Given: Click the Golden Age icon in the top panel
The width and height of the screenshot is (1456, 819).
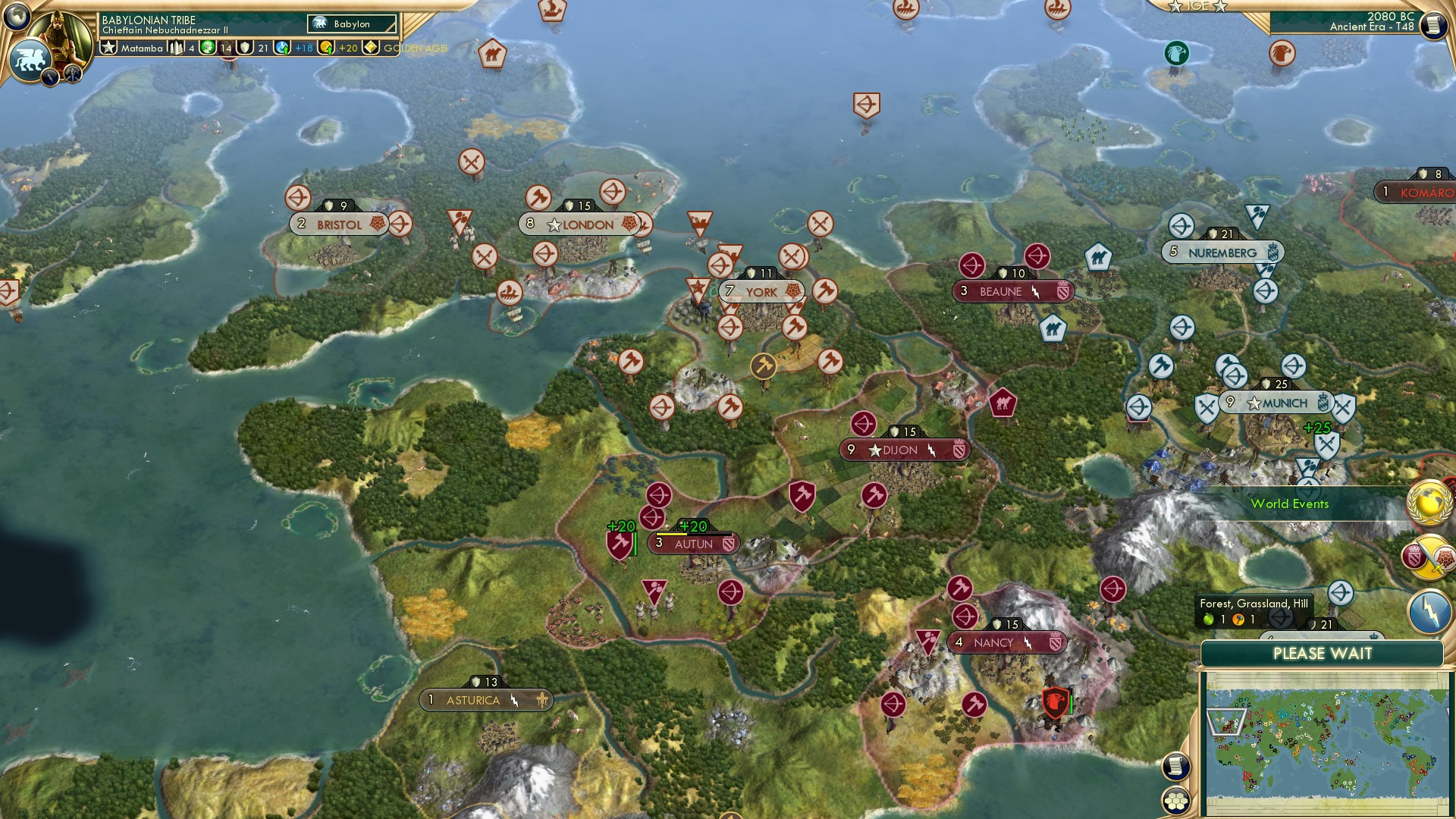Looking at the screenshot, I should pyautogui.click(x=369, y=48).
